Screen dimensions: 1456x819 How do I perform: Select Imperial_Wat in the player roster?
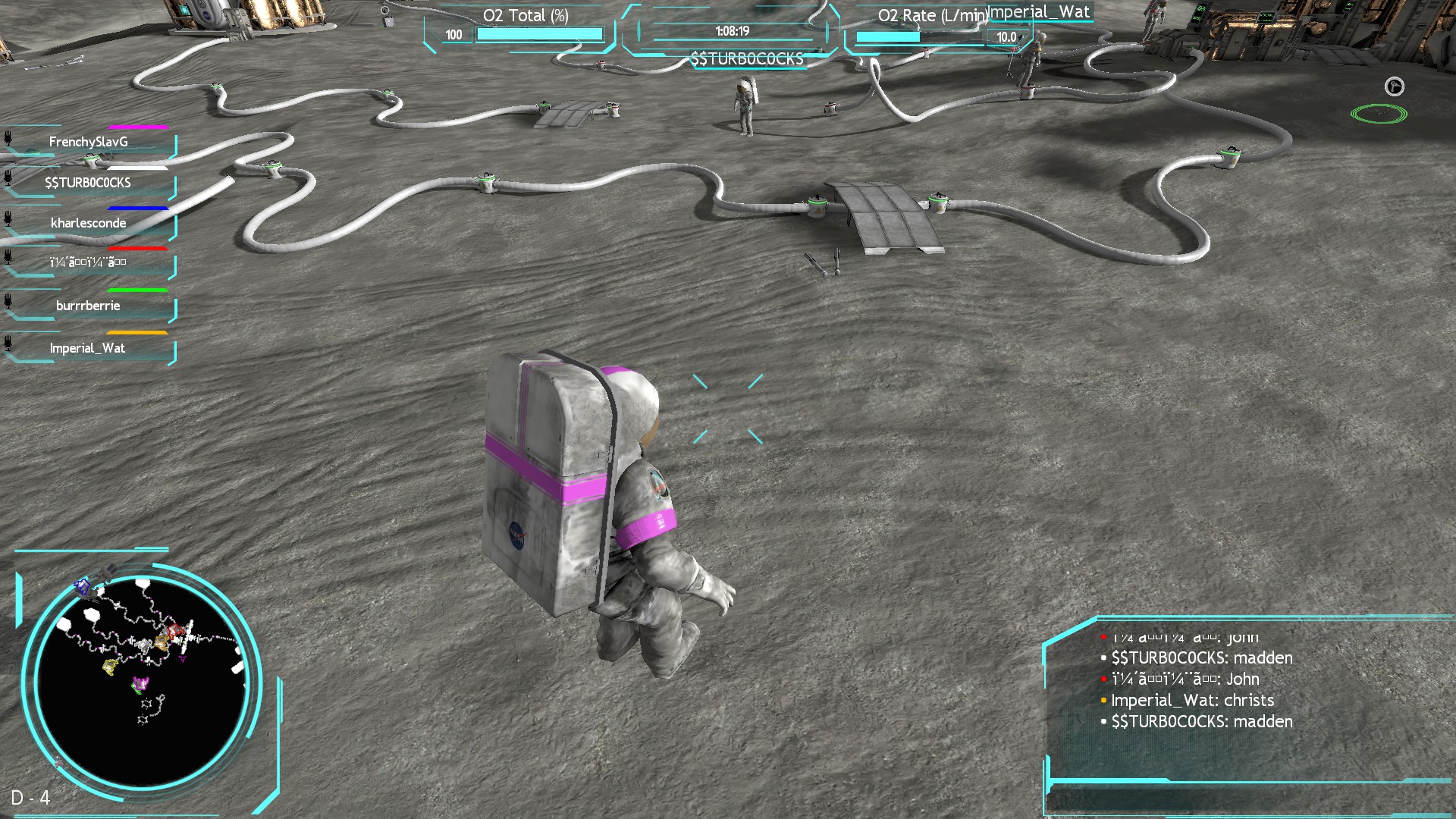coord(87,347)
